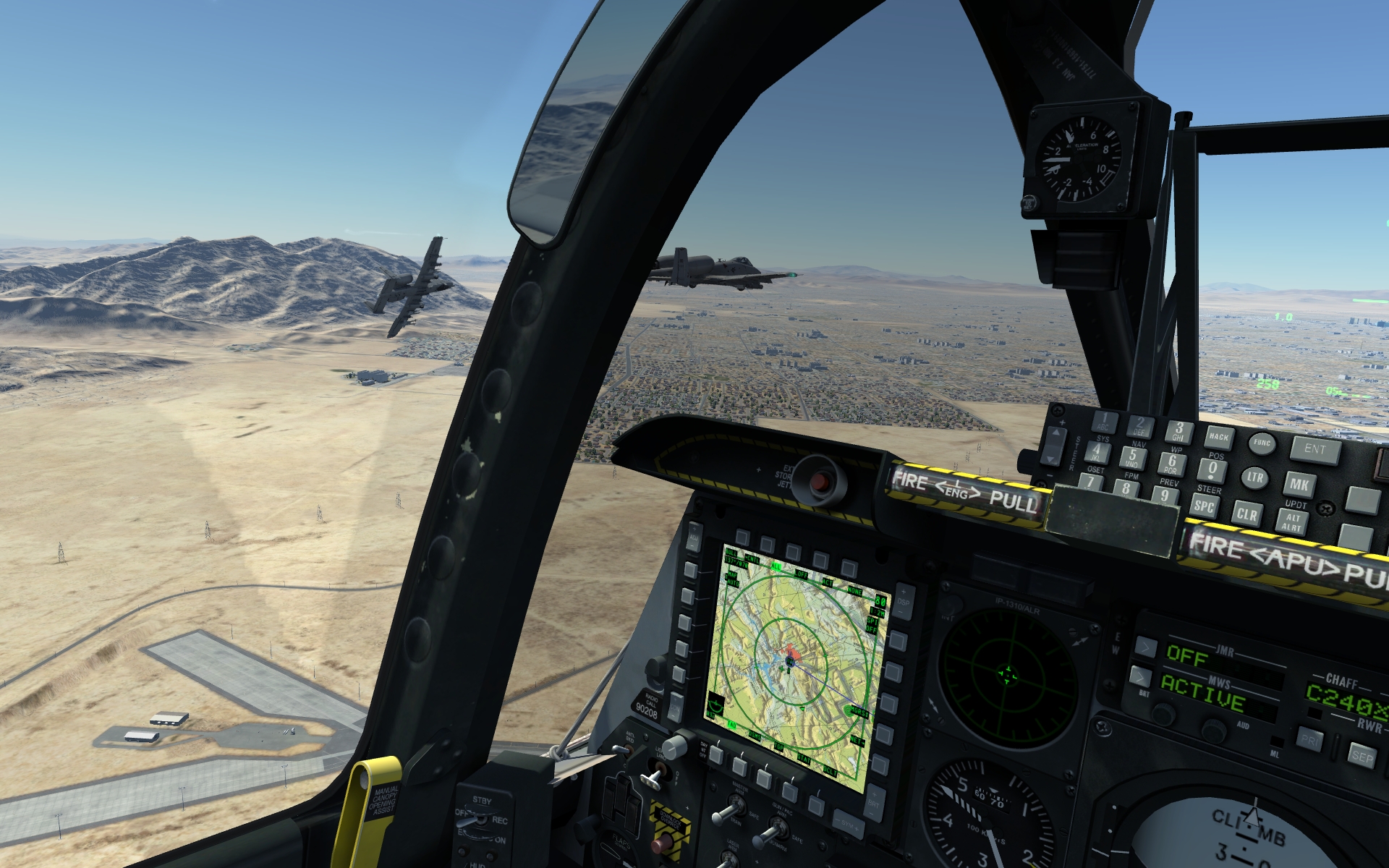Click the MK mark button
The image size is (1389, 868).
[1299, 485]
